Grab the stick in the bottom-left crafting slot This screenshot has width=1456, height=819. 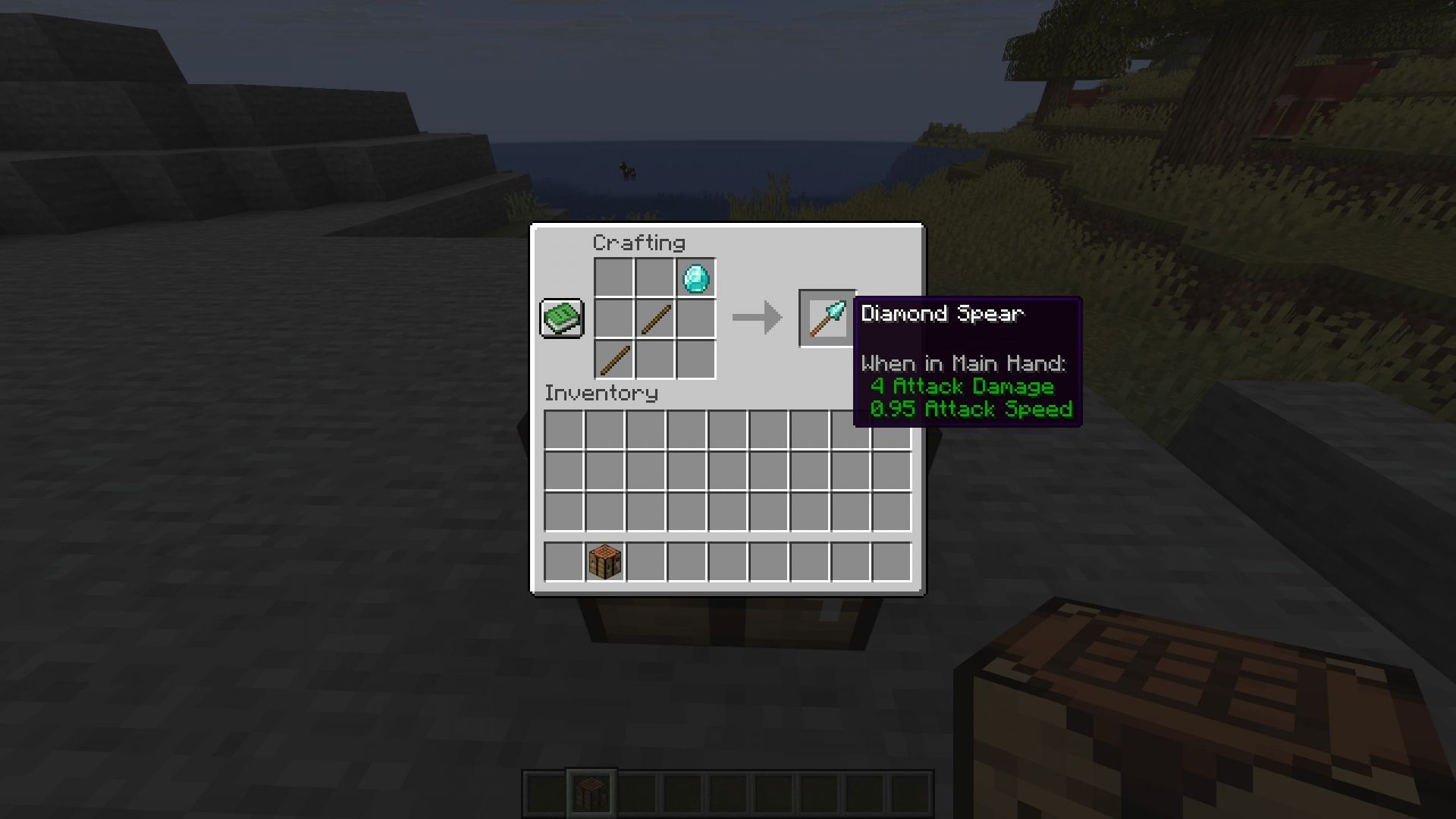[x=614, y=357]
